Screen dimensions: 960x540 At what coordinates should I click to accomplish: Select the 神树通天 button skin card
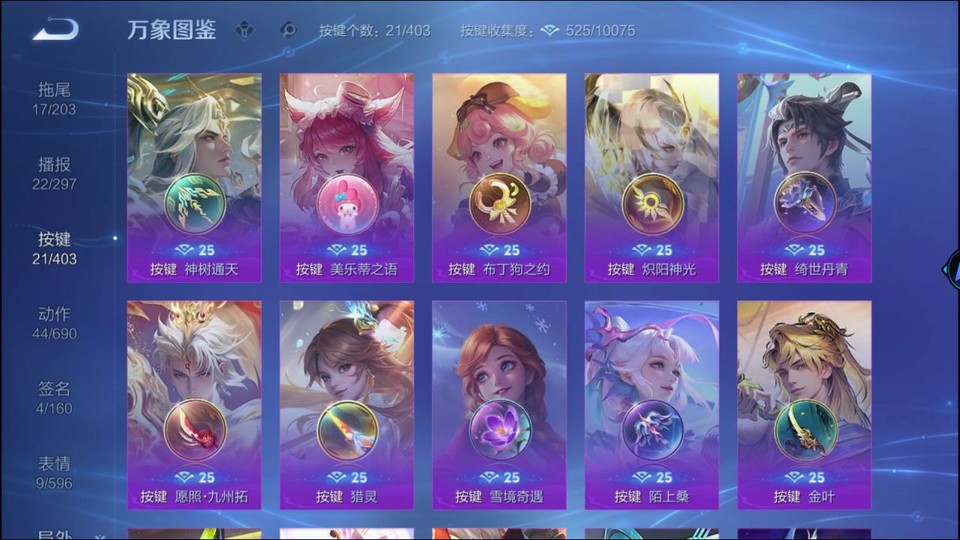194,177
